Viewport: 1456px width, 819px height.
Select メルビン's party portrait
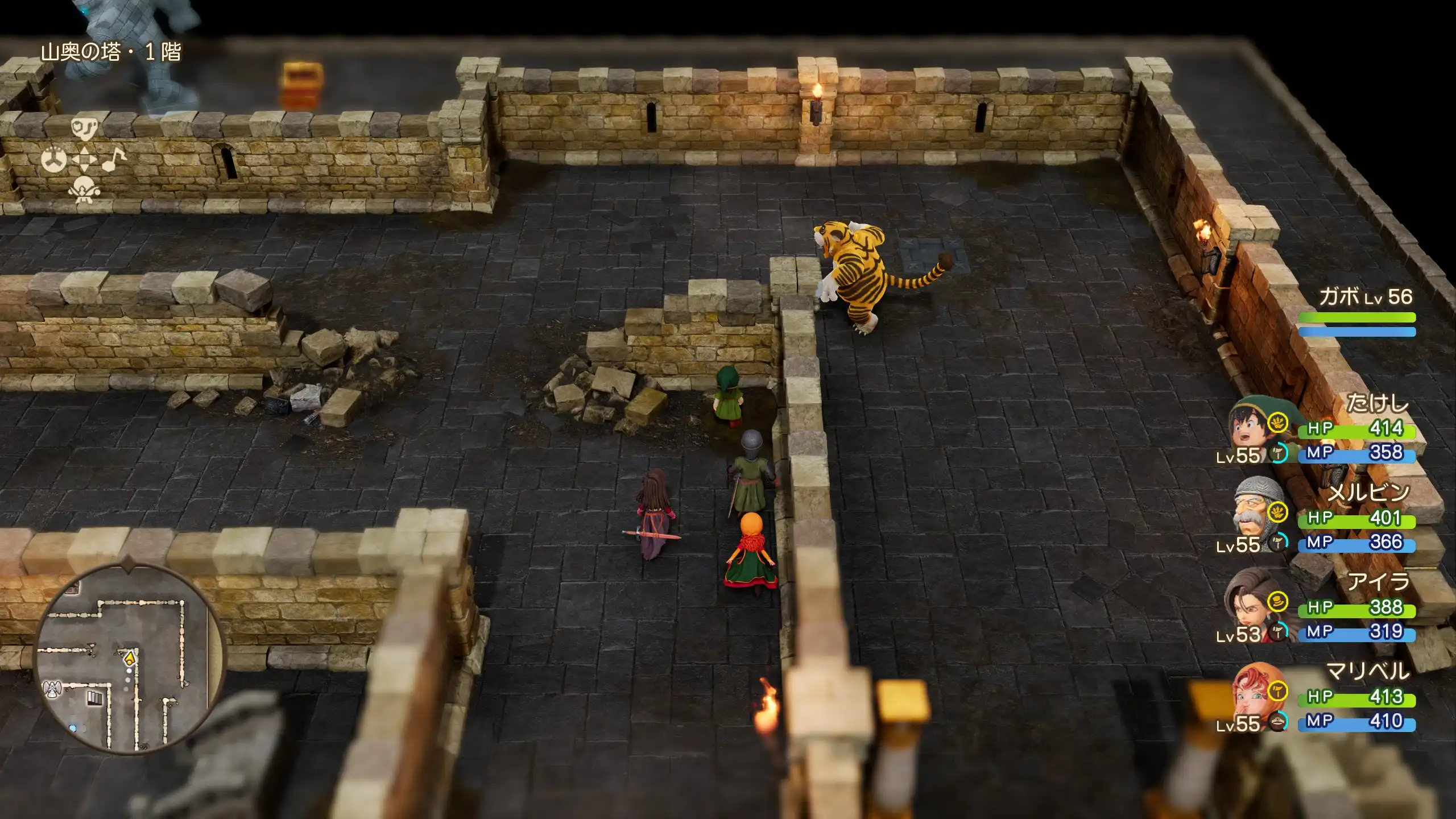click(x=1250, y=514)
